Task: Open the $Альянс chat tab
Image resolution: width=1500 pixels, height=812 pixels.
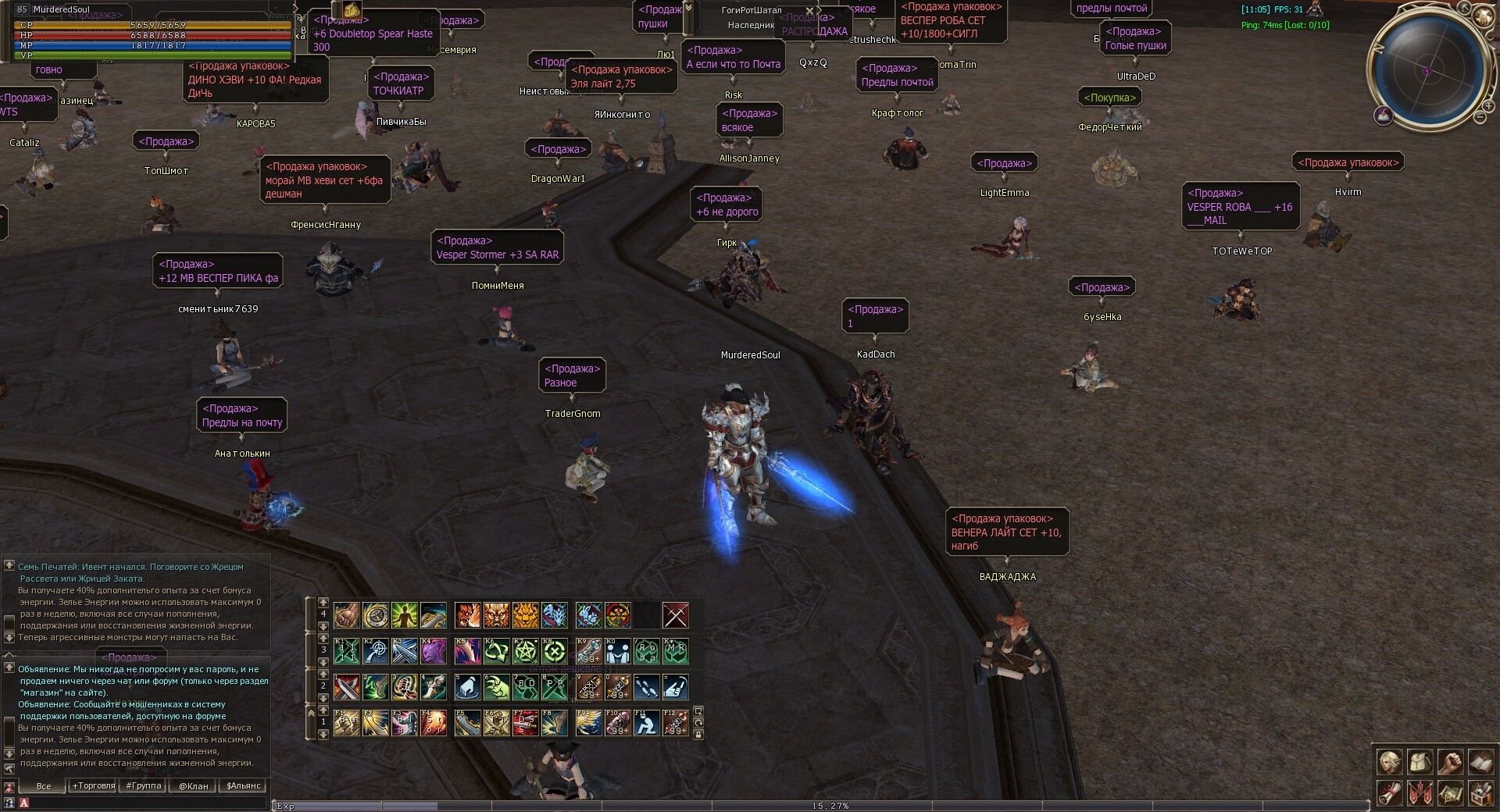Action: [x=244, y=786]
